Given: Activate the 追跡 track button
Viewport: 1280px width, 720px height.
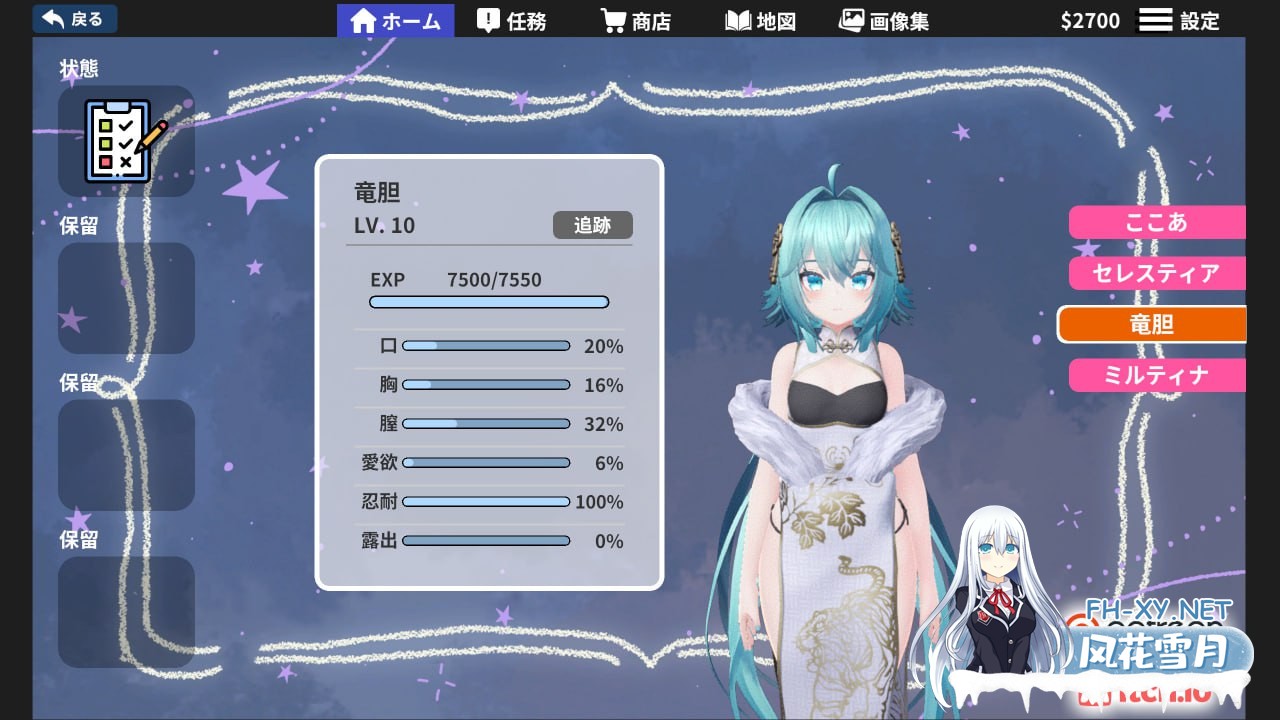Looking at the screenshot, I should (x=592, y=225).
